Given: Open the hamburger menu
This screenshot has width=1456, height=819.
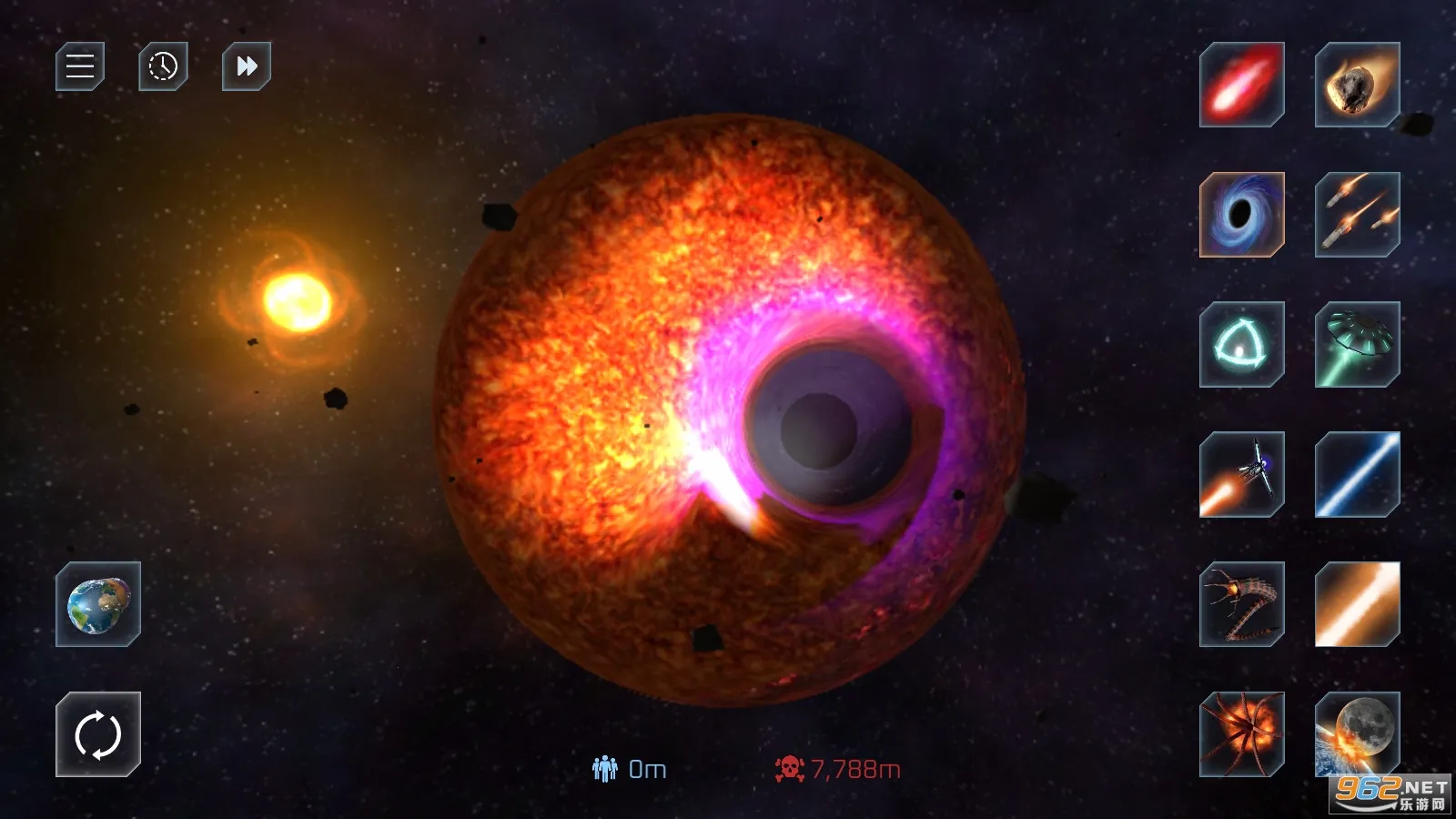Looking at the screenshot, I should pyautogui.click(x=80, y=66).
